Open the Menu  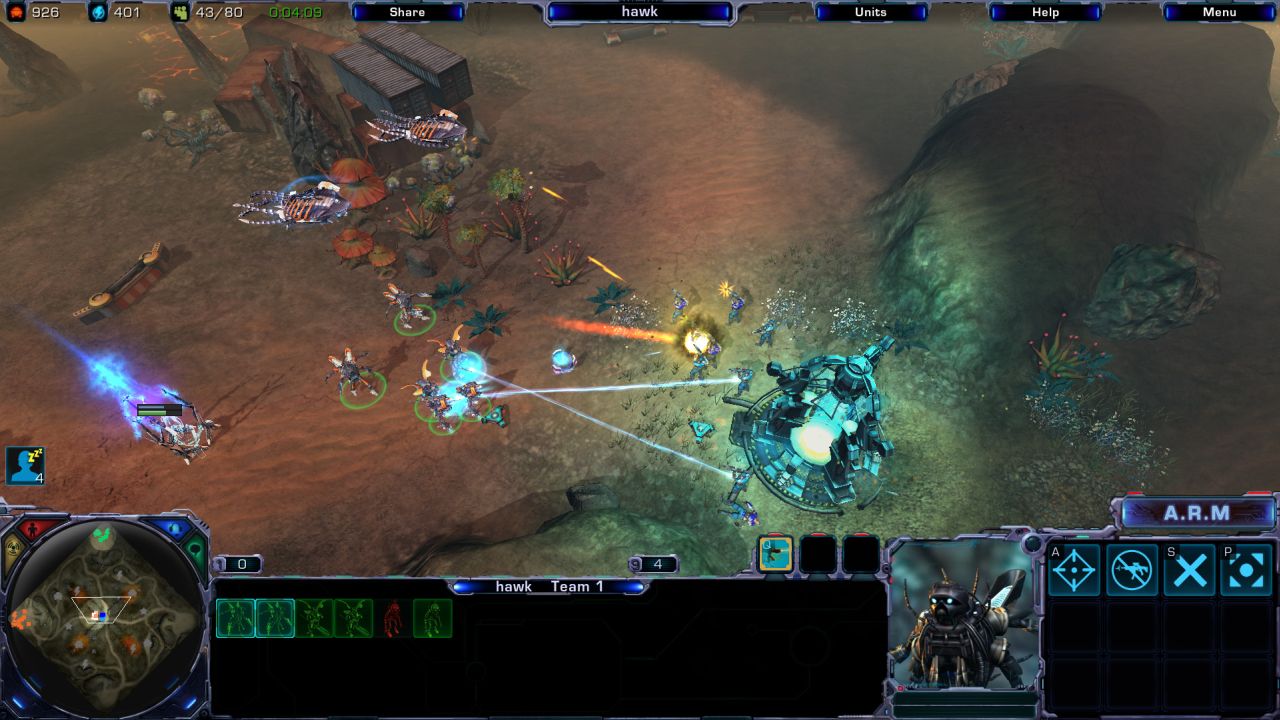pyautogui.click(x=1218, y=12)
